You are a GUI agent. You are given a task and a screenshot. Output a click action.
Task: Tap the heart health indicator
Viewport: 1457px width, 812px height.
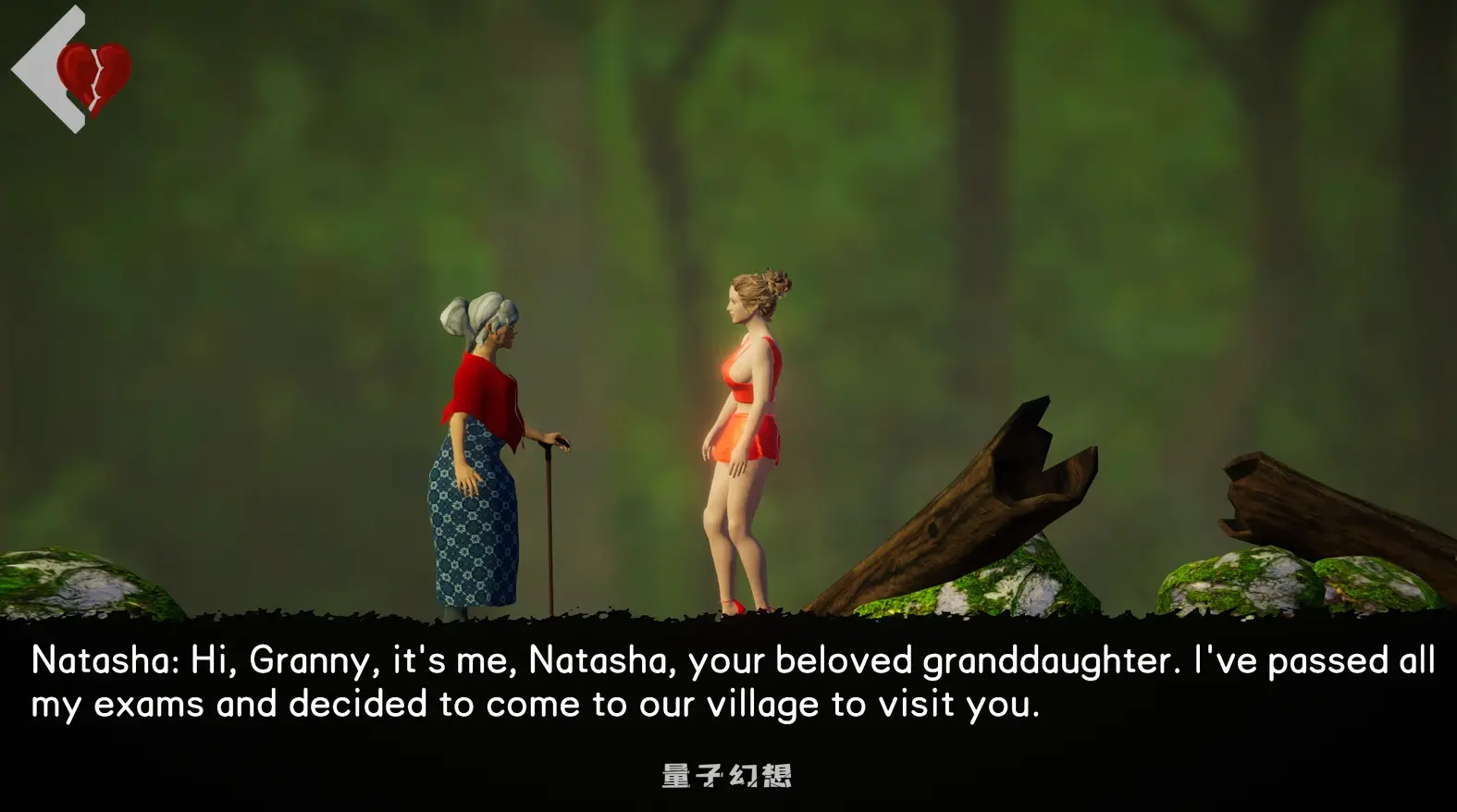coord(93,79)
